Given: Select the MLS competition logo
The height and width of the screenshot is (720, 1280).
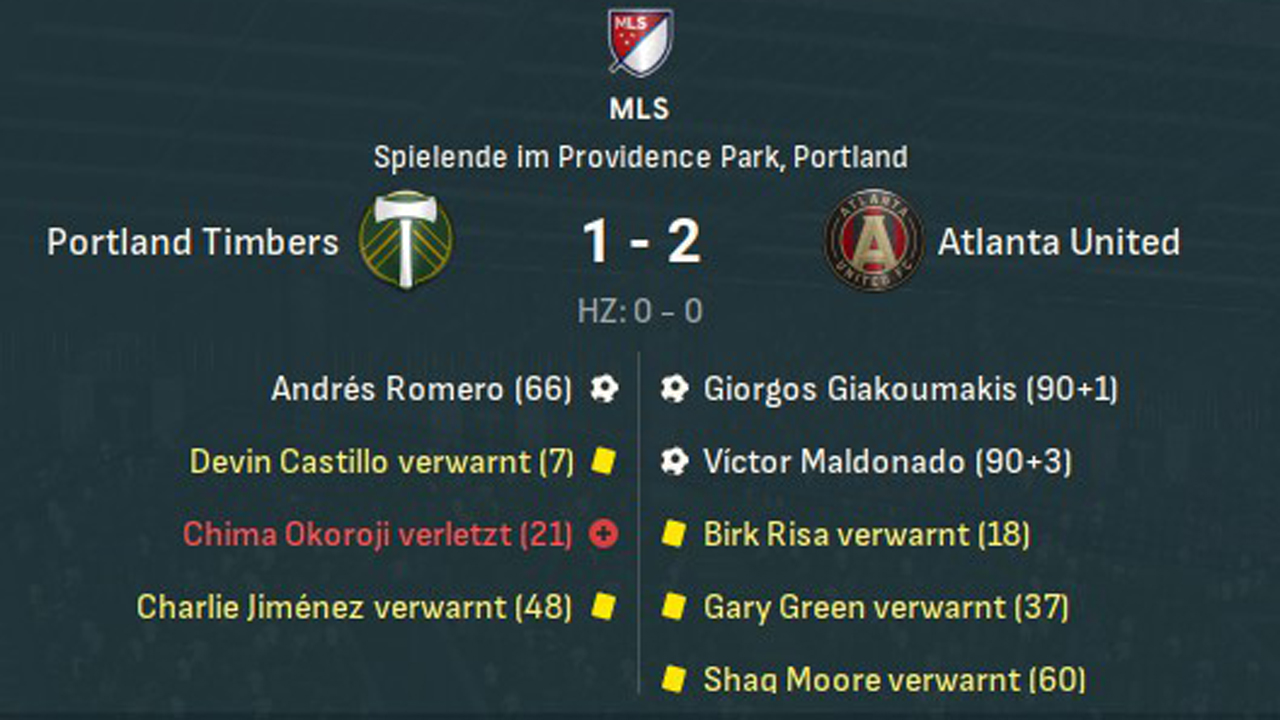Looking at the screenshot, I should pyautogui.click(x=640, y=42).
